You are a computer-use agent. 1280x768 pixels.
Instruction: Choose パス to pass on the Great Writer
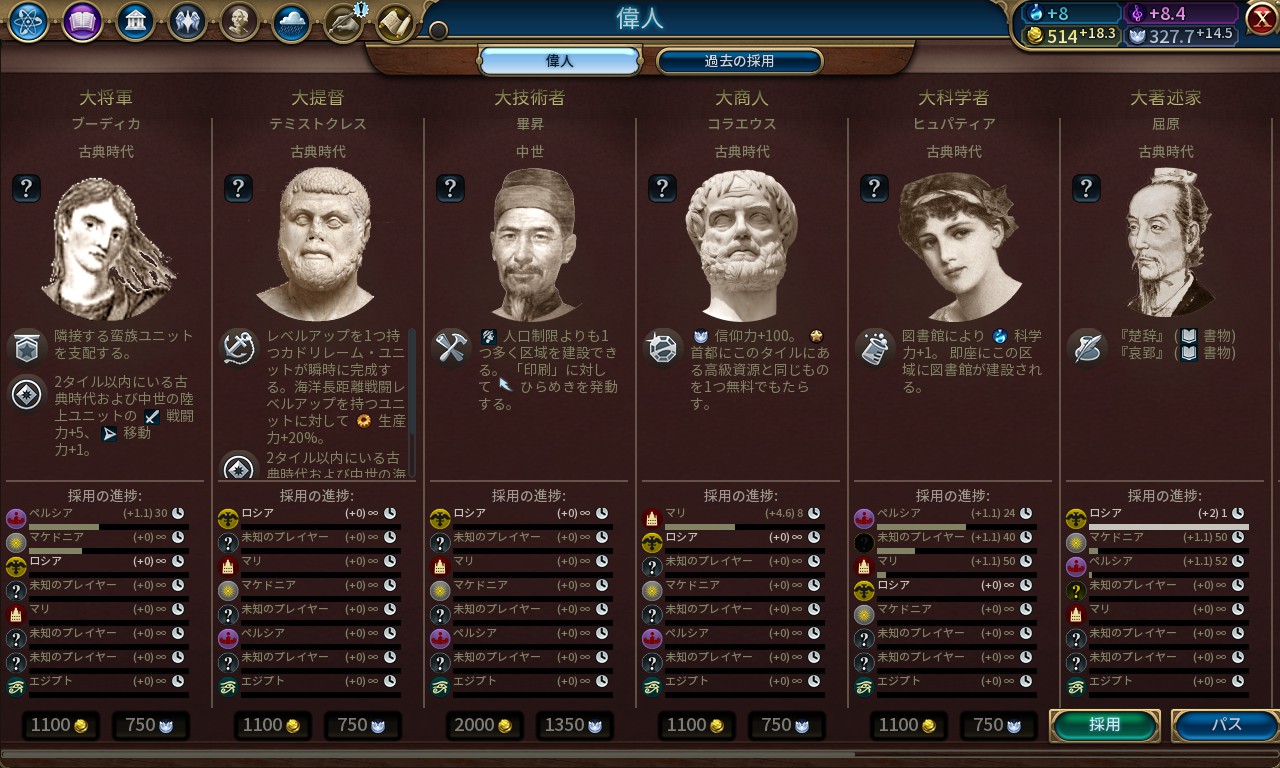point(1225,725)
